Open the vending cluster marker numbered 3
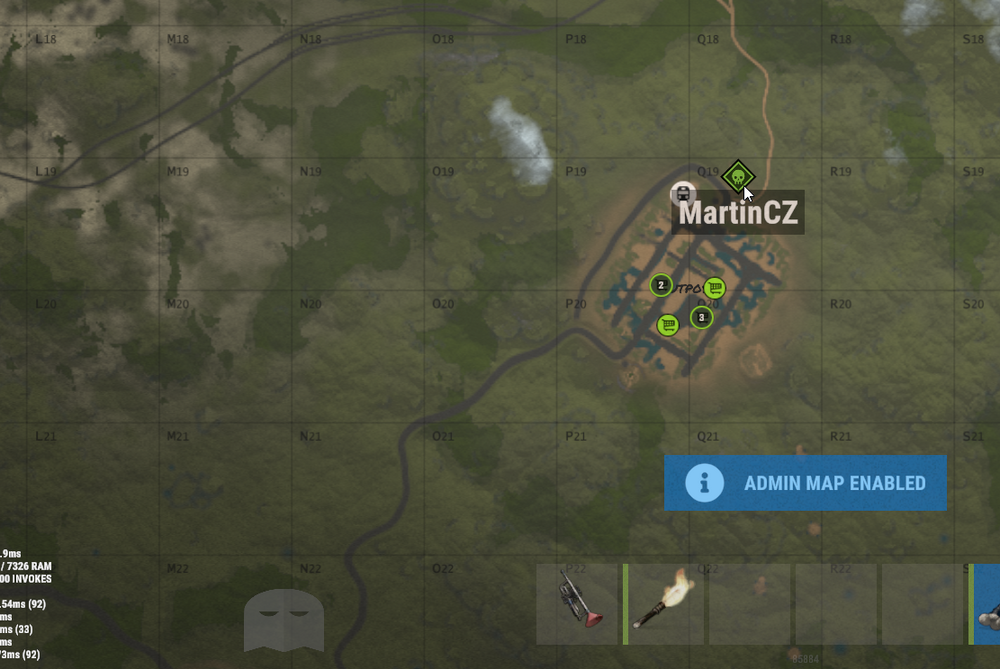 click(x=702, y=318)
